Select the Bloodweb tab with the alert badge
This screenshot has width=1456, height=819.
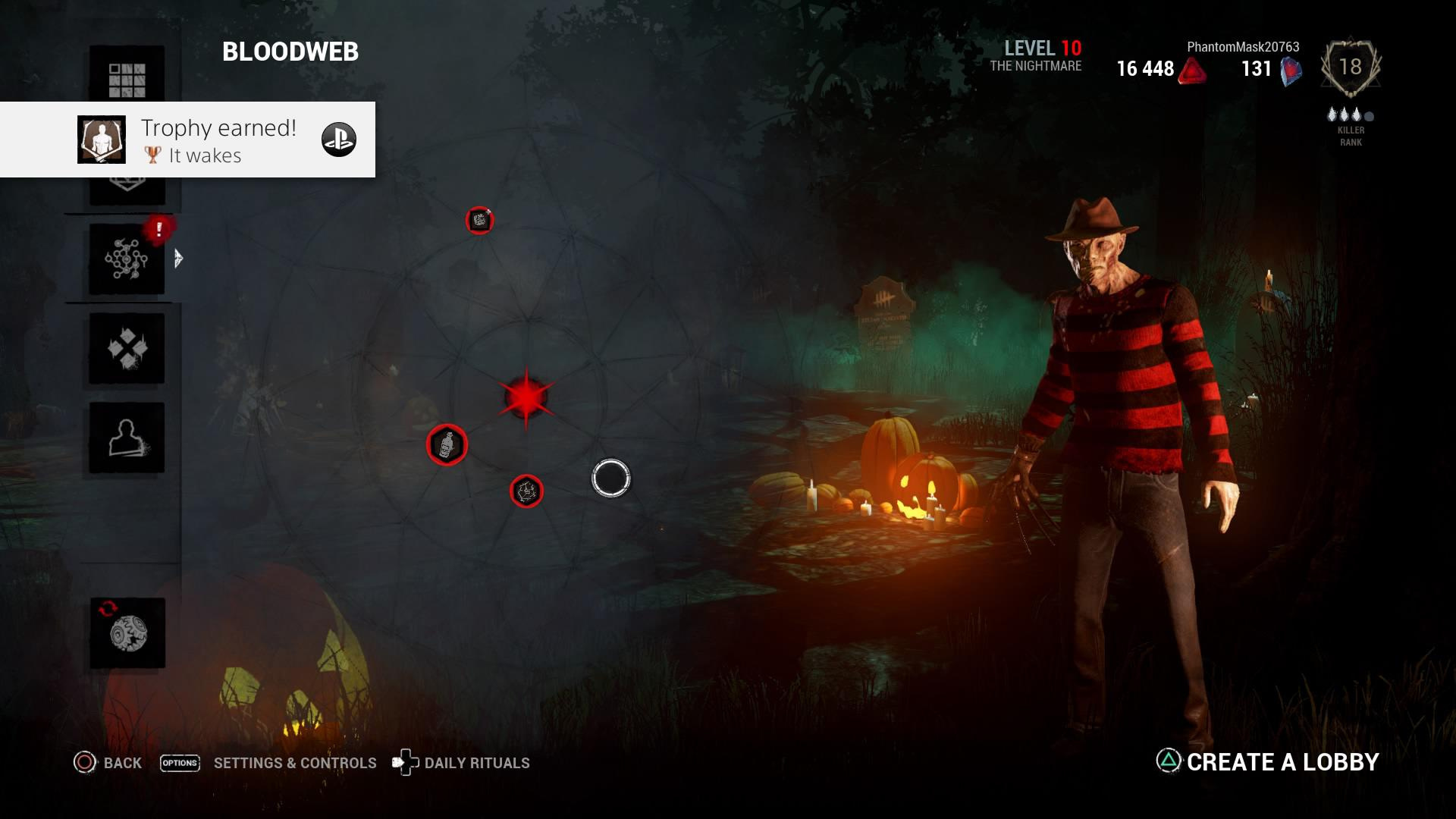(127, 259)
